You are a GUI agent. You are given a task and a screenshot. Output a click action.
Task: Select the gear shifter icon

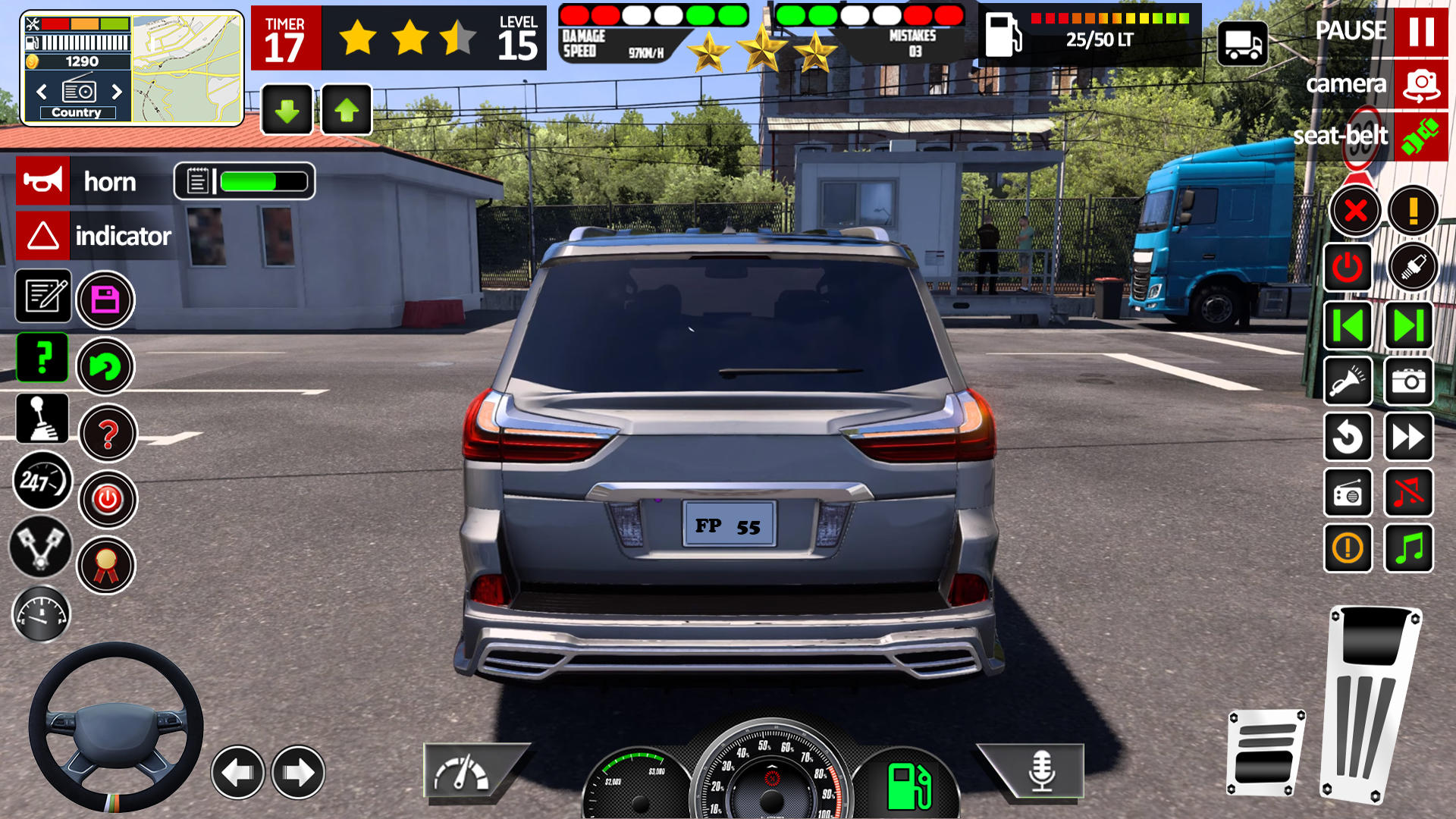(42, 419)
